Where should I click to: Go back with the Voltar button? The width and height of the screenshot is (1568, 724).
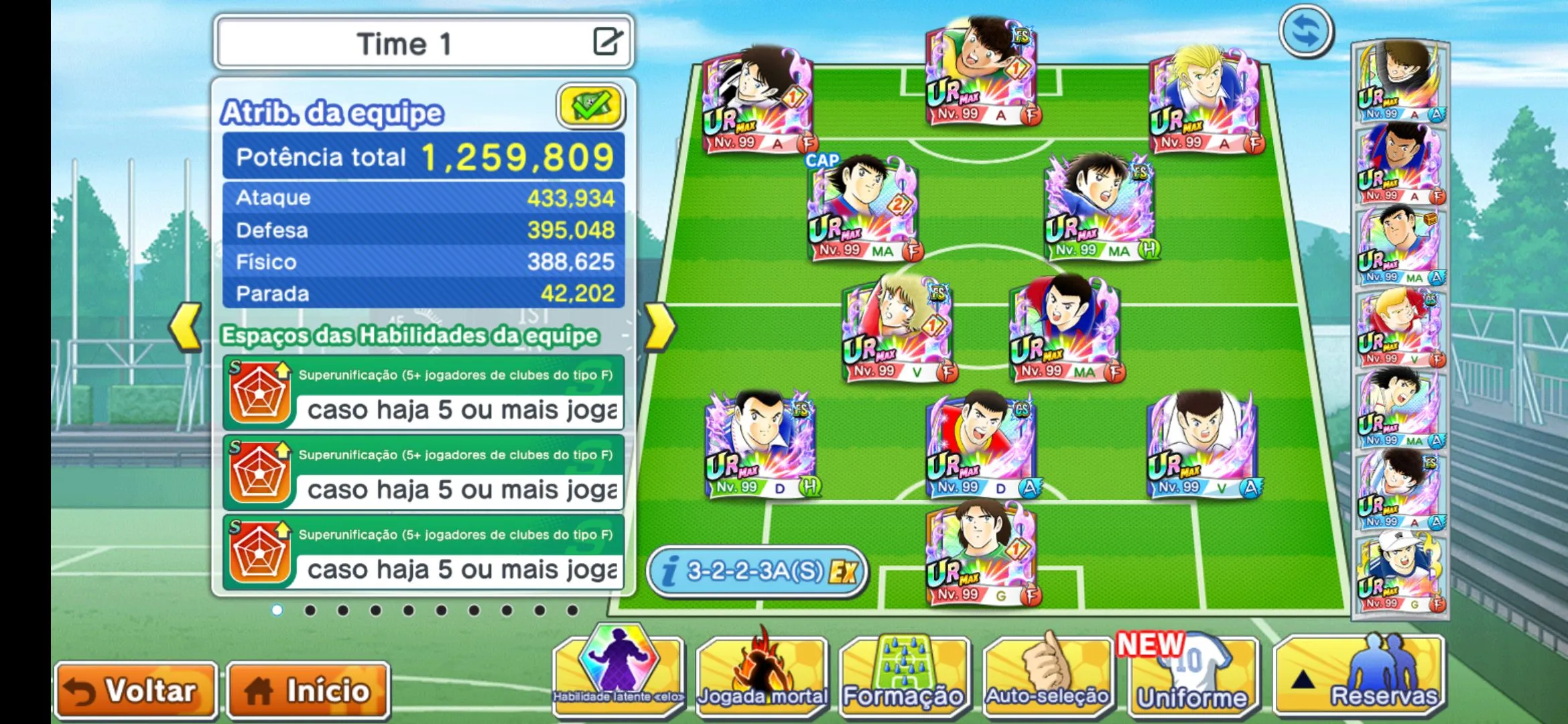tap(136, 690)
